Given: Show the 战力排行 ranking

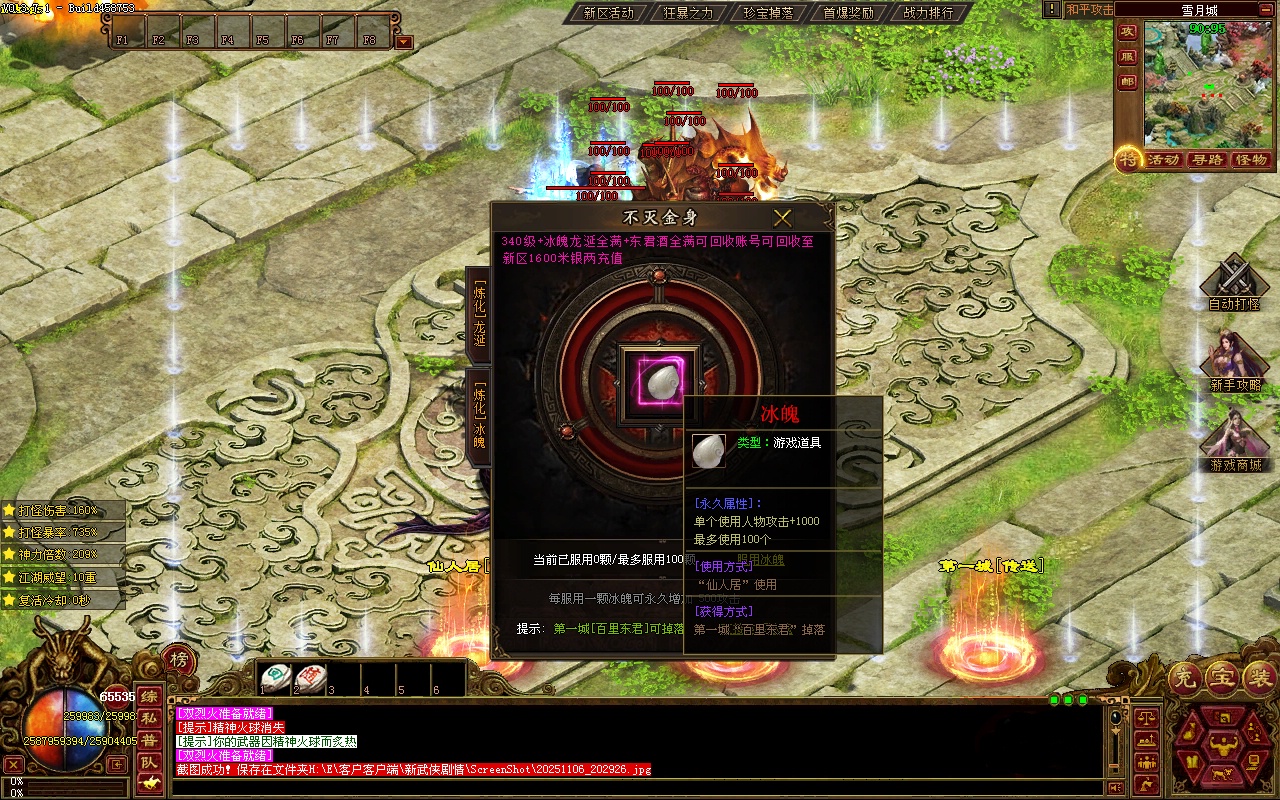Looking at the screenshot, I should [x=928, y=13].
